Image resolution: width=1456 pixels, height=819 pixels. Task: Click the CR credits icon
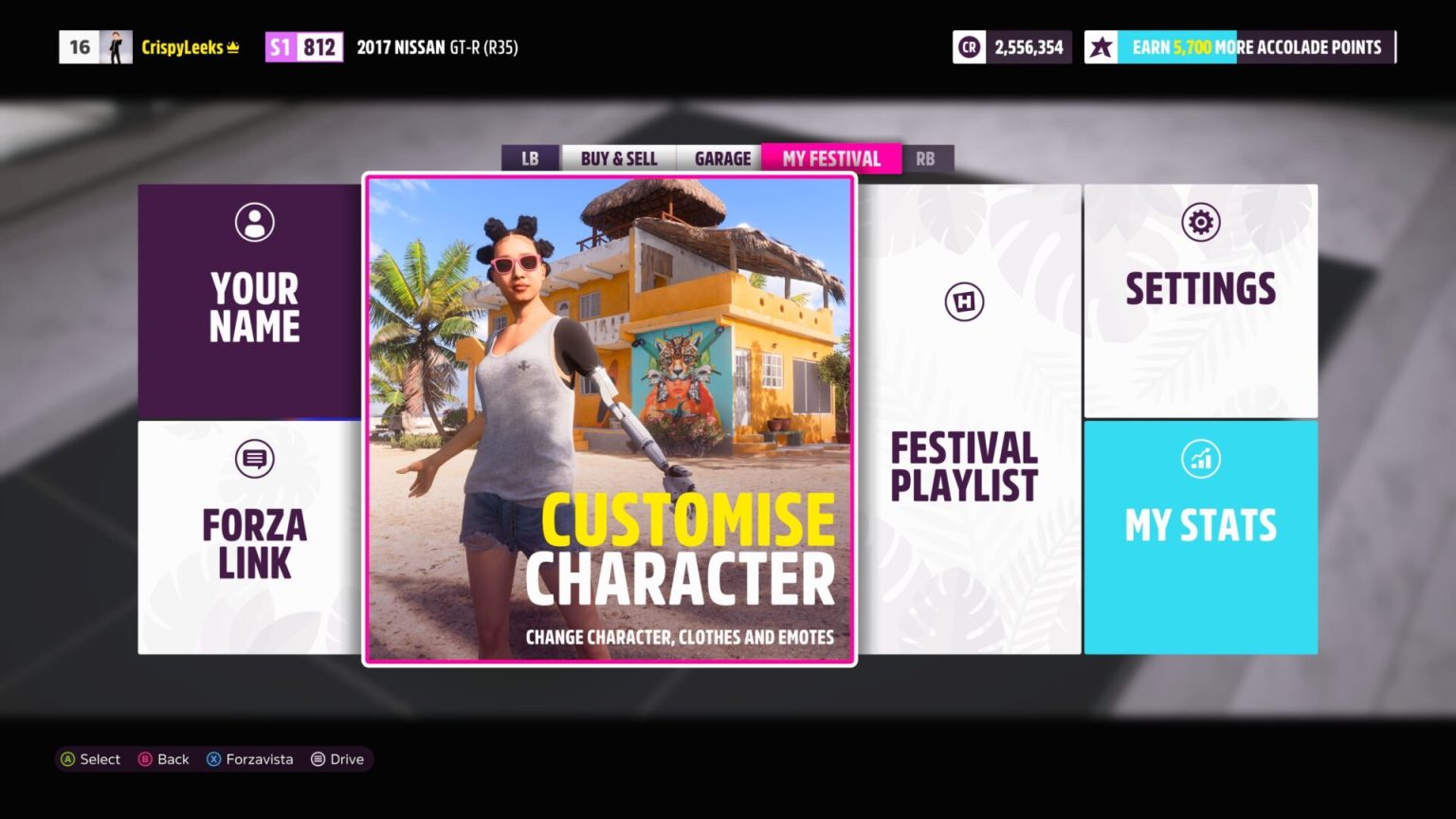coord(968,46)
